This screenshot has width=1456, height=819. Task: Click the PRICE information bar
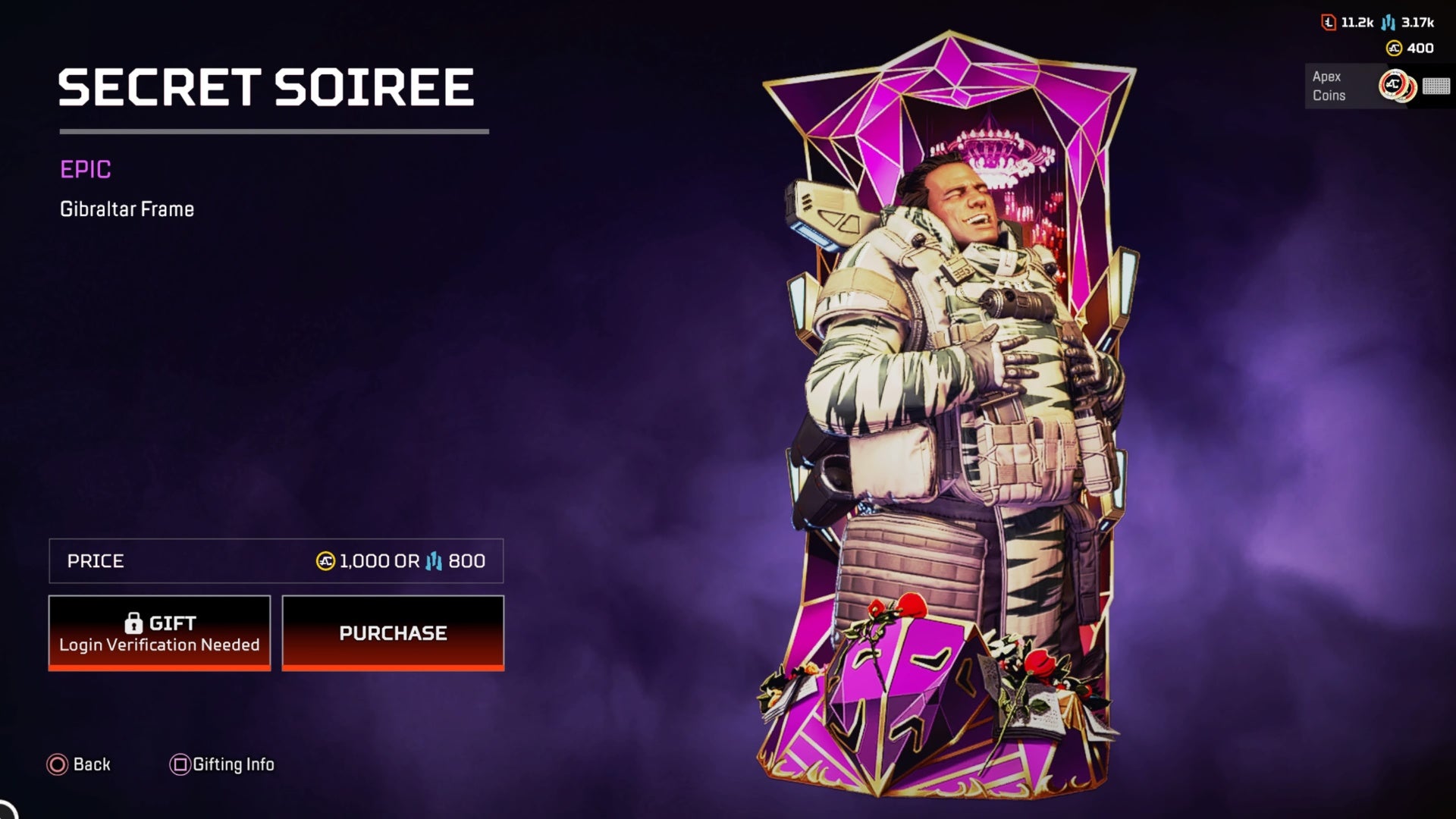click(x=276, y=561)
